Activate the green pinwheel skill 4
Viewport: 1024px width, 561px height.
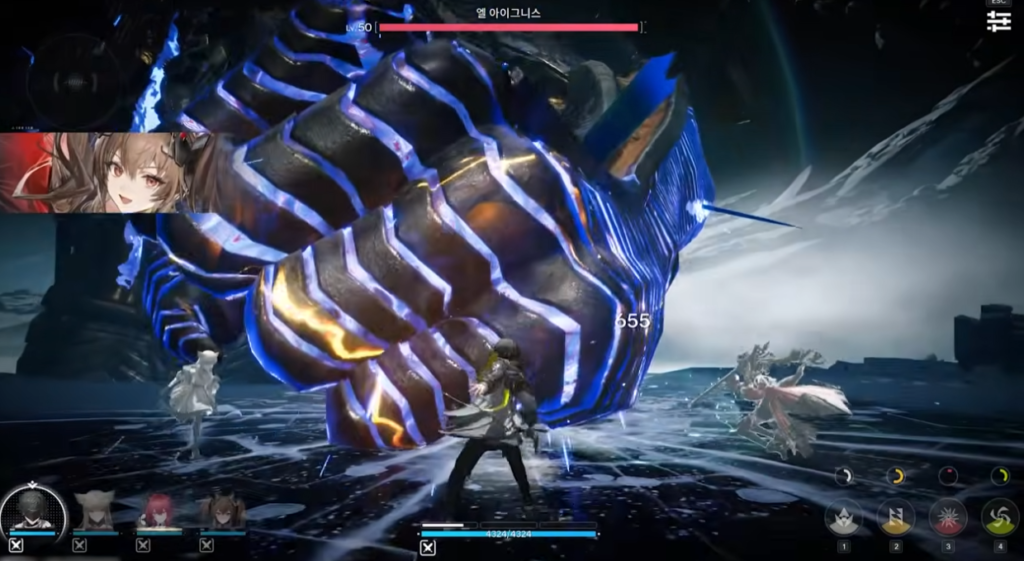pos(999,517)
